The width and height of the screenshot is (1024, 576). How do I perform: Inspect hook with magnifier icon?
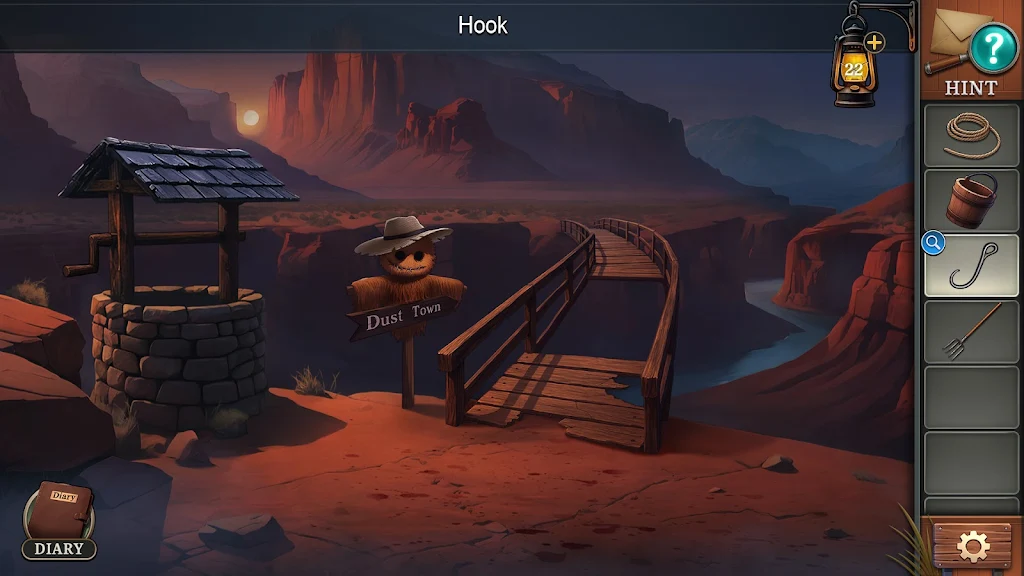coord(933,243)
